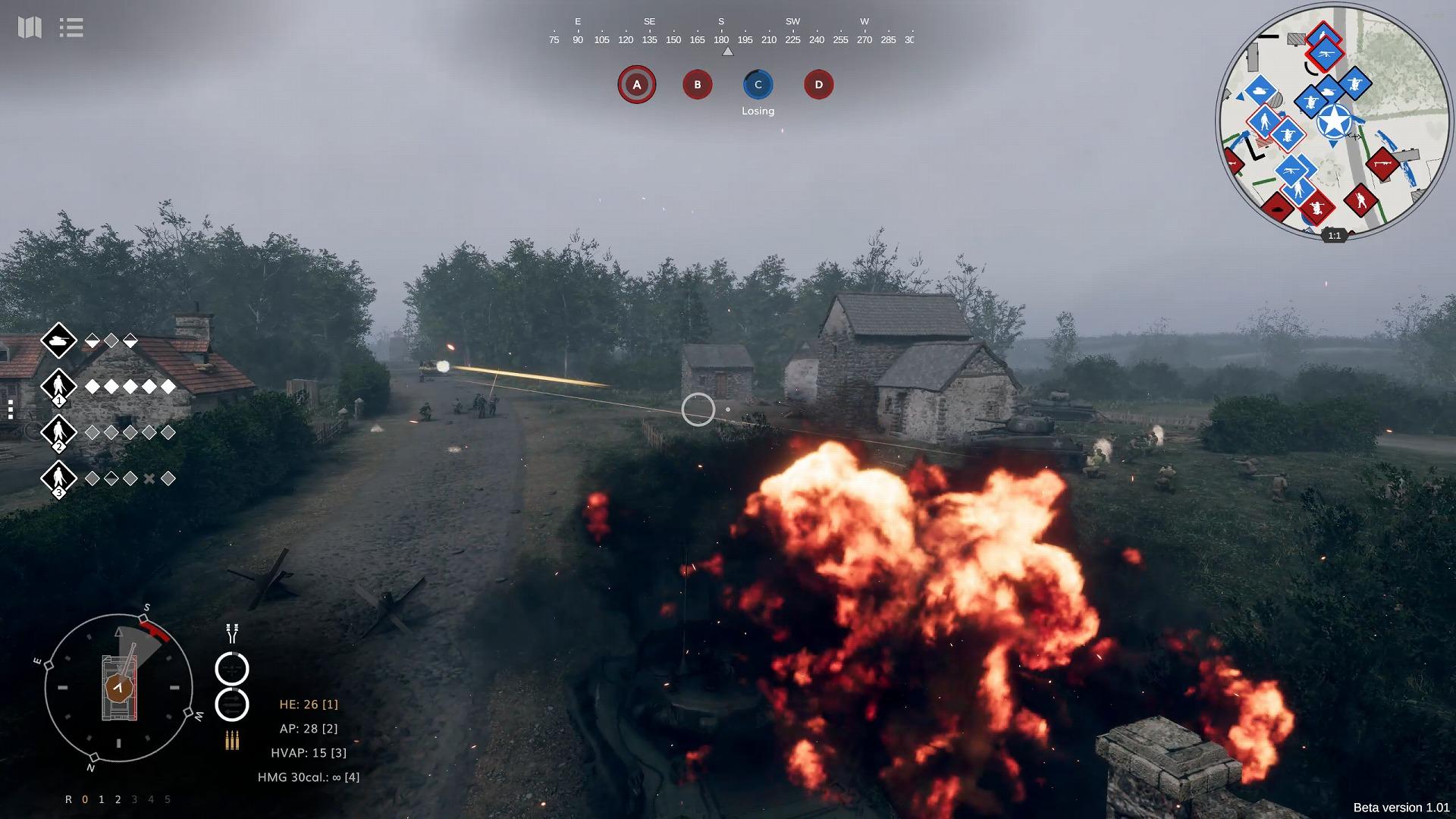Open the squad list icon
The image size is (1456, 819).
(71, 27)
